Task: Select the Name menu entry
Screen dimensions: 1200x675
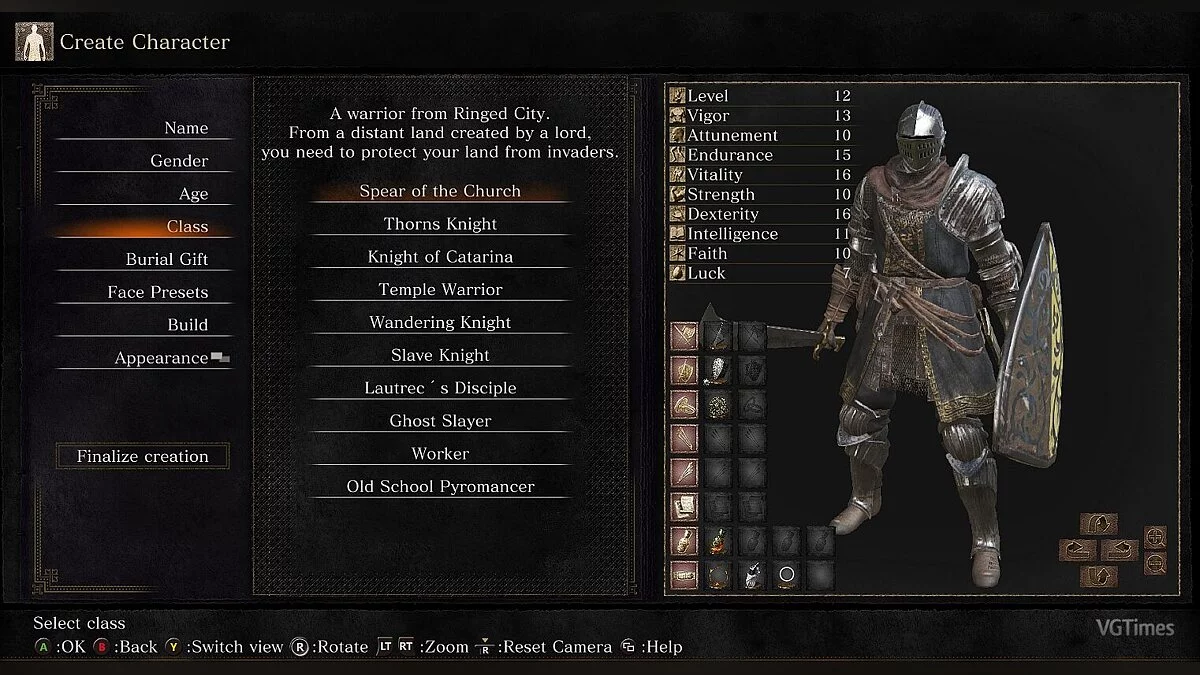Action: pyautogui.click(x=186, y=128)
